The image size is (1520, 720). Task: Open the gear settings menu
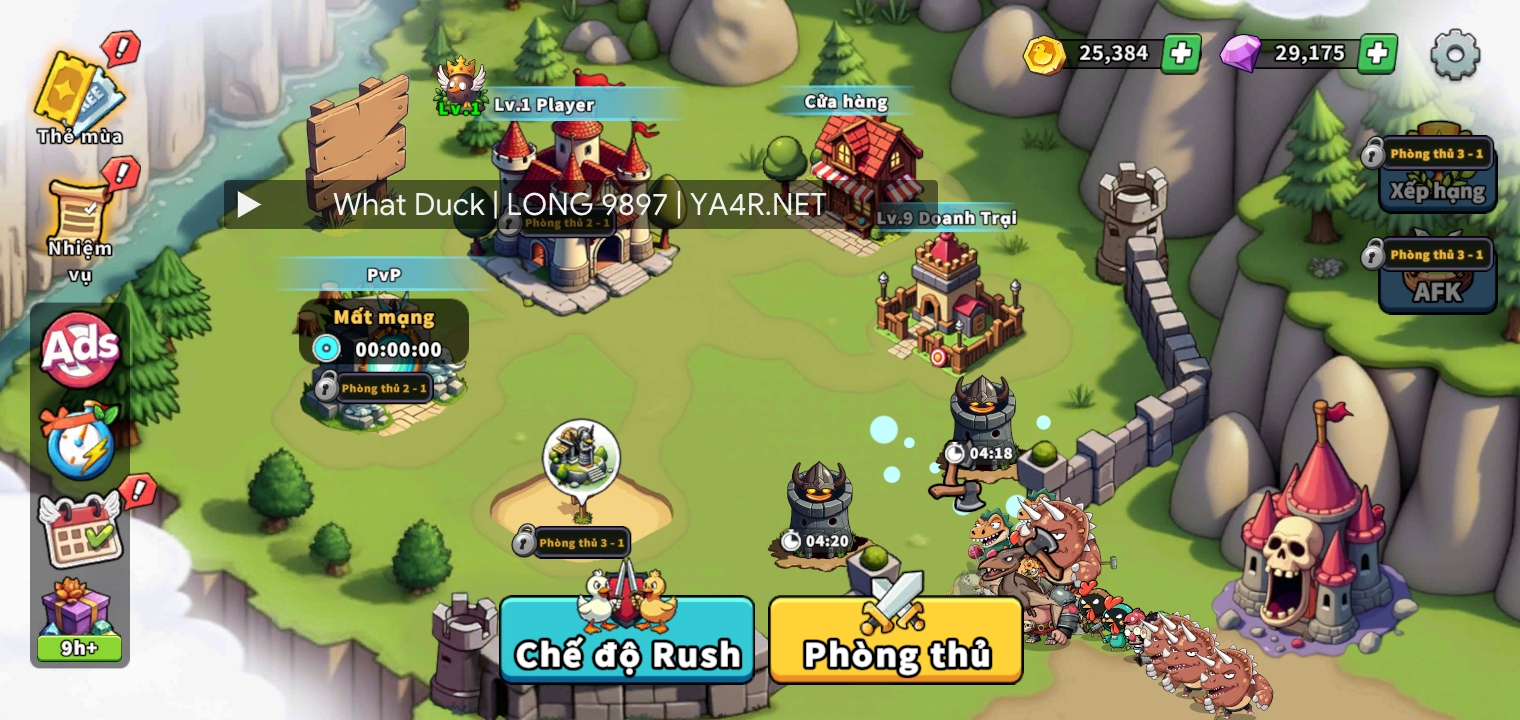[1455, 54]
